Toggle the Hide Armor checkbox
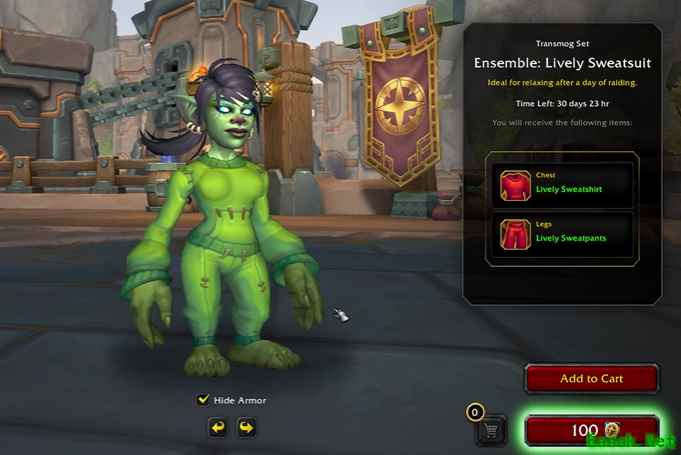Image resolution: width=681 pixels, height=455 pixels. [x=204, y=400]
